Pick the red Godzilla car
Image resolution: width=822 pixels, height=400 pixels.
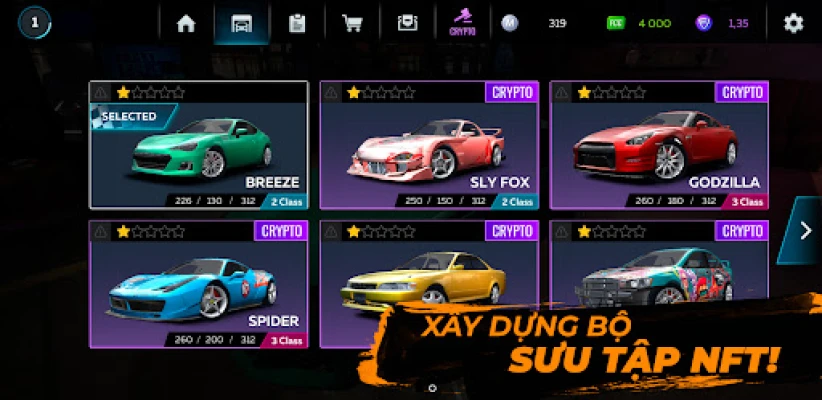(659, 145)
